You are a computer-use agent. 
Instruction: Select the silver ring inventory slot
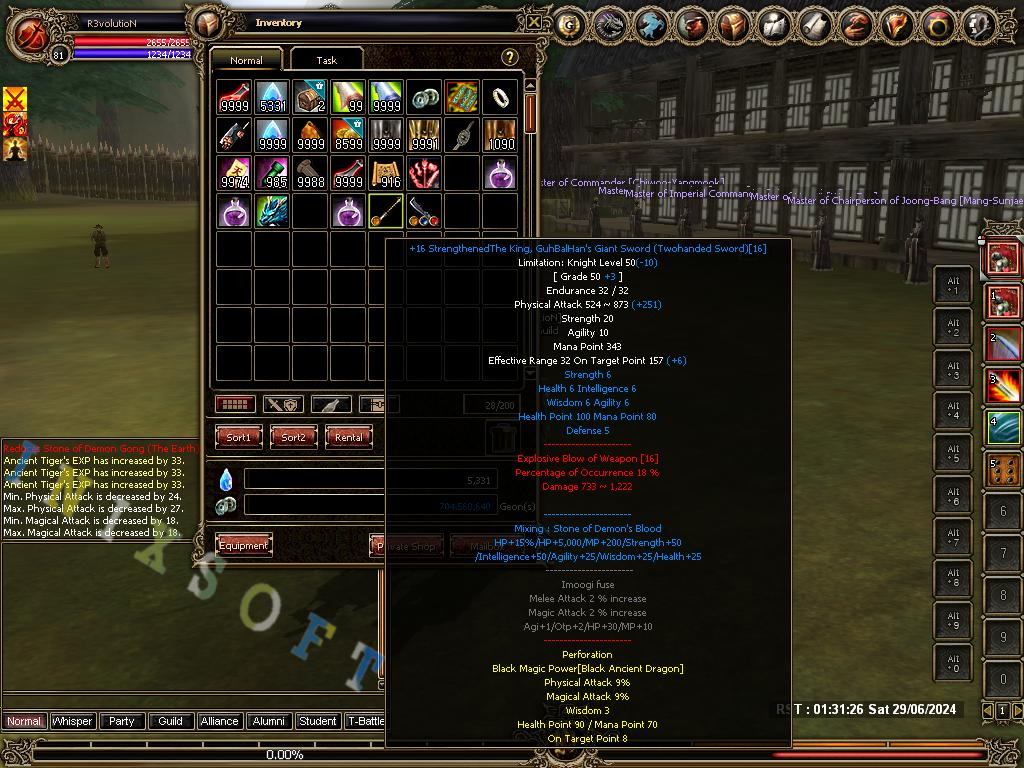coord(500,97)
